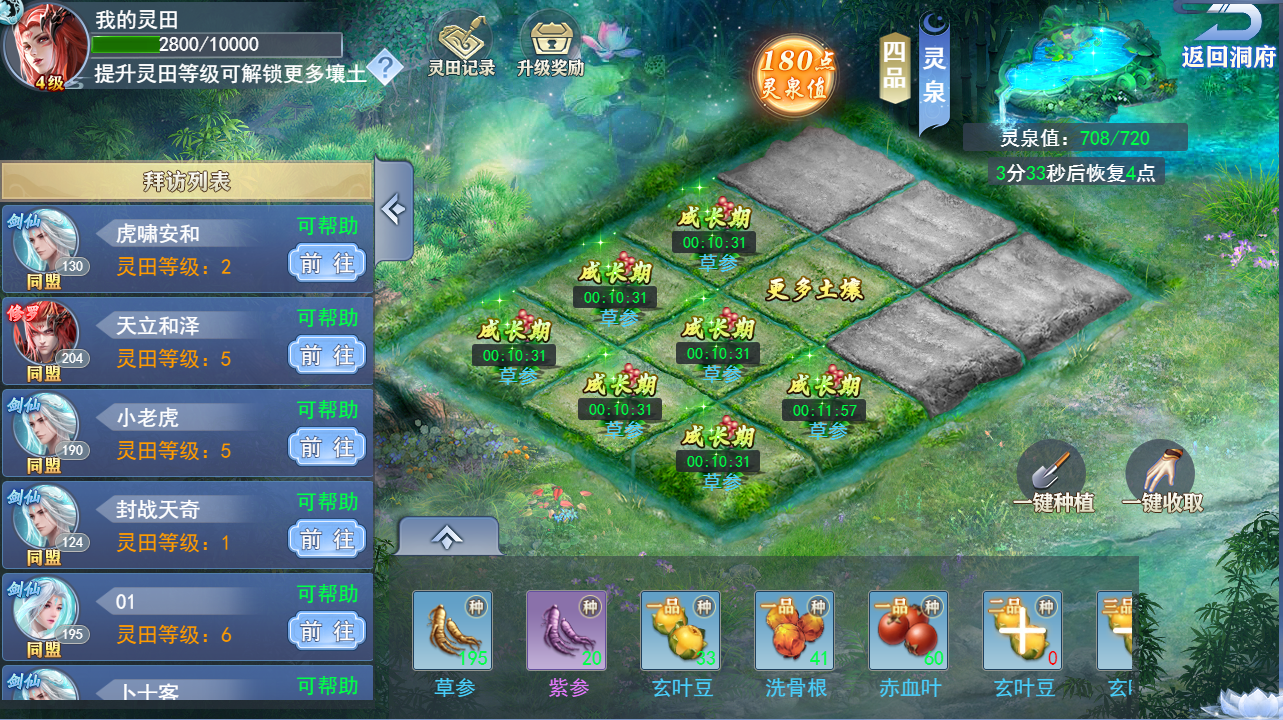Open the 升级奖励 upgrade rewards chest
This screenshot has height=720, width=1283.
(x=550, y=45)
